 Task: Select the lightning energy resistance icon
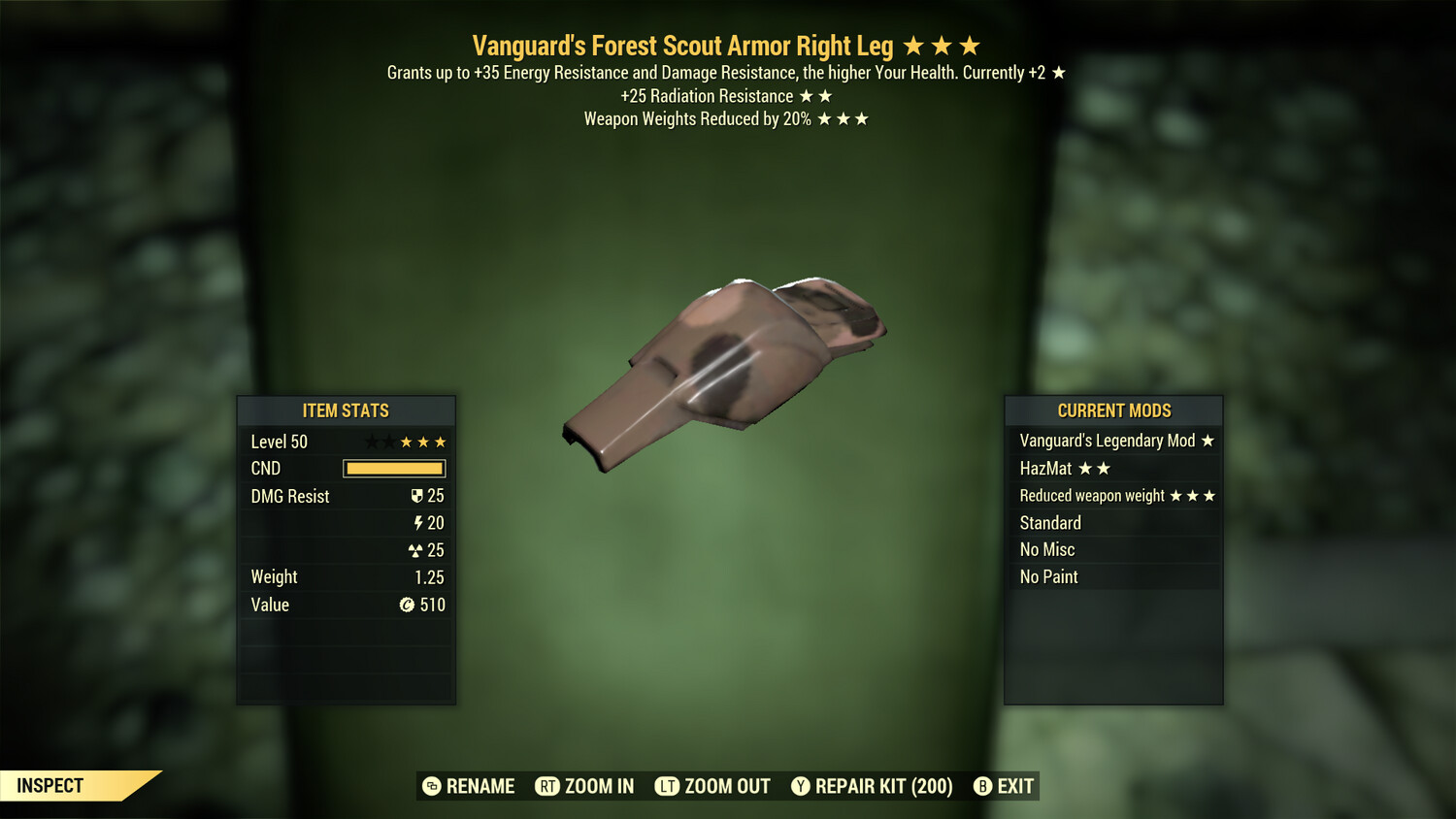418,522
